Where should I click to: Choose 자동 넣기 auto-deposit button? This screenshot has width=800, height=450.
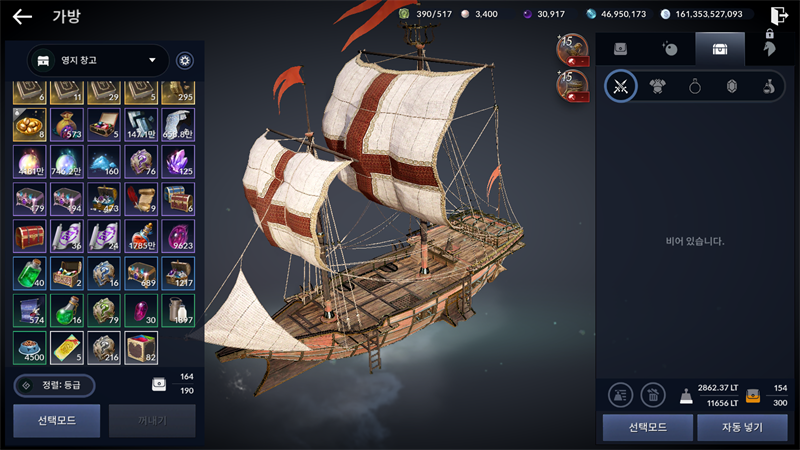[741, 427]
